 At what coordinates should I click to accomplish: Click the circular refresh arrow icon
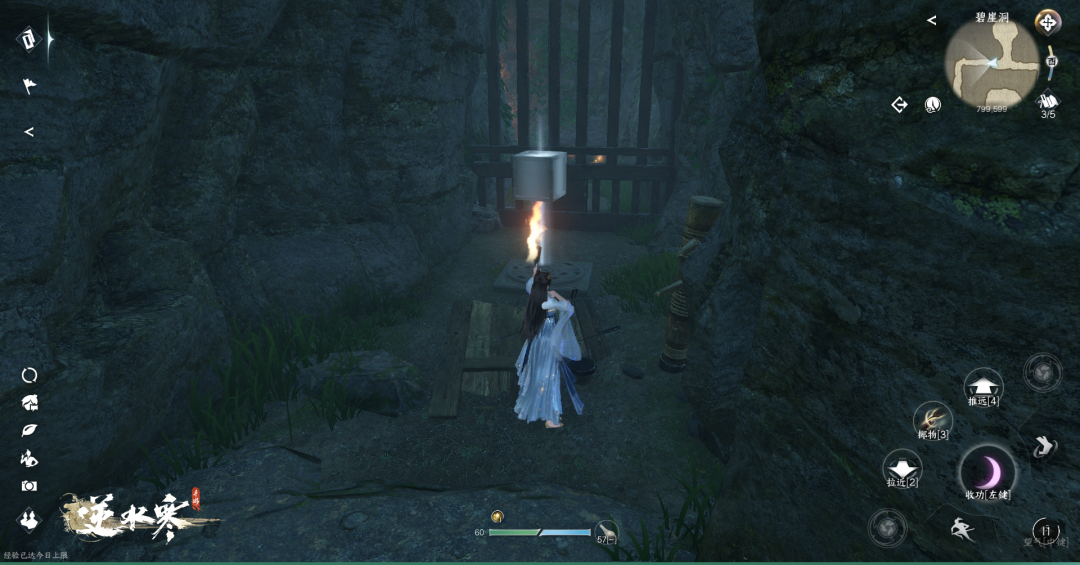[29, 375]
